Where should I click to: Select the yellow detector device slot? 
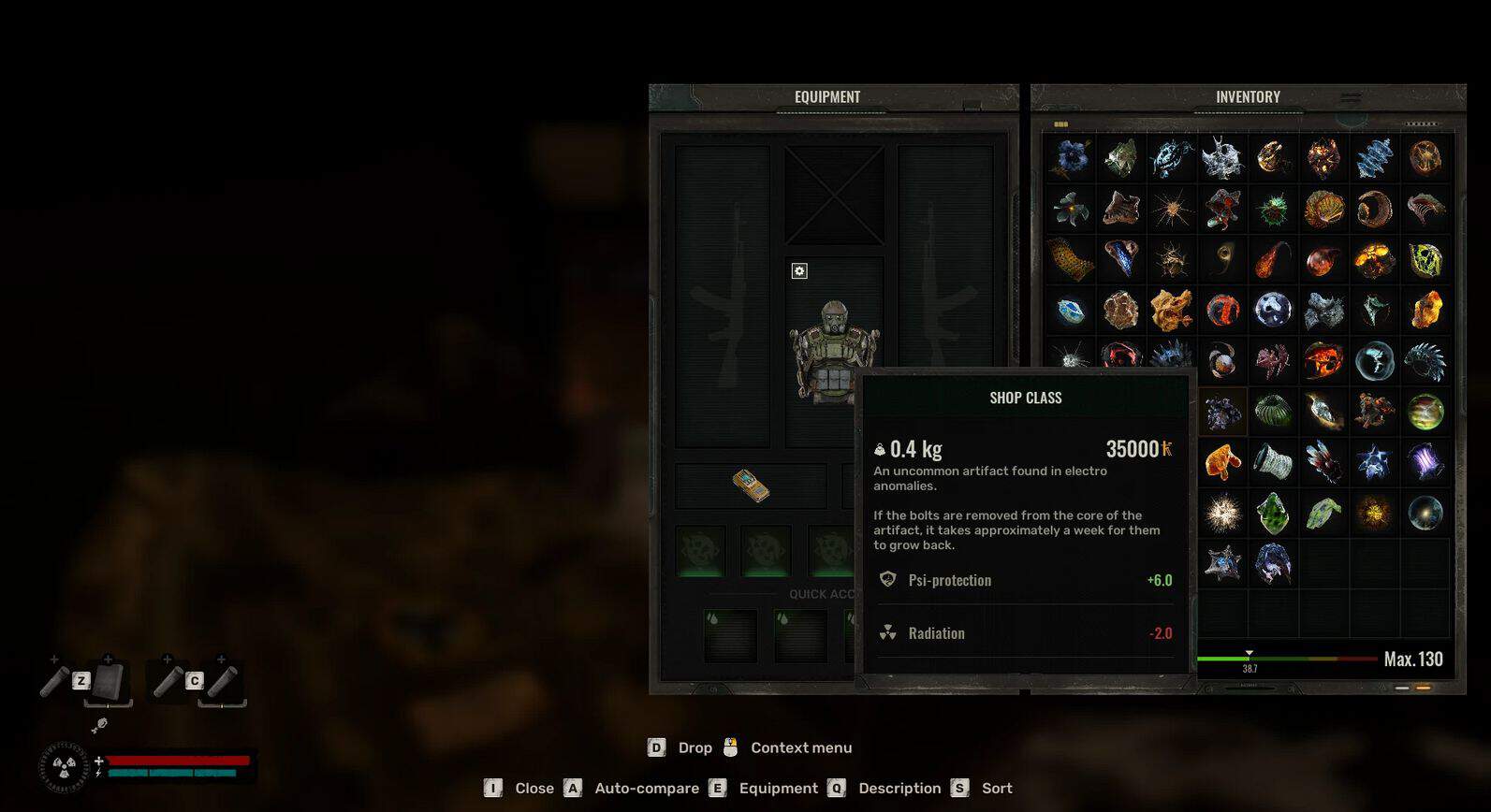click(751, 486)
